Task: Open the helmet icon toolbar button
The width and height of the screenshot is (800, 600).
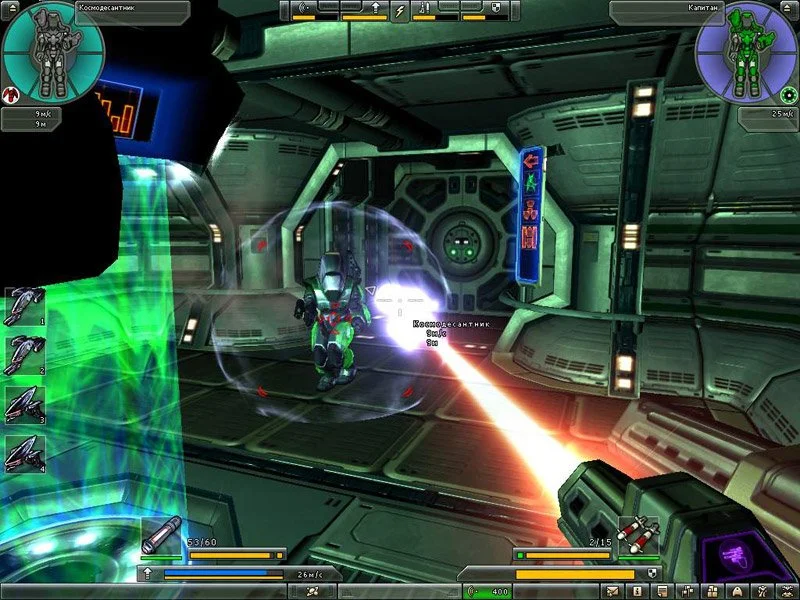Action: pyautogui.click(x=737, y=592)
